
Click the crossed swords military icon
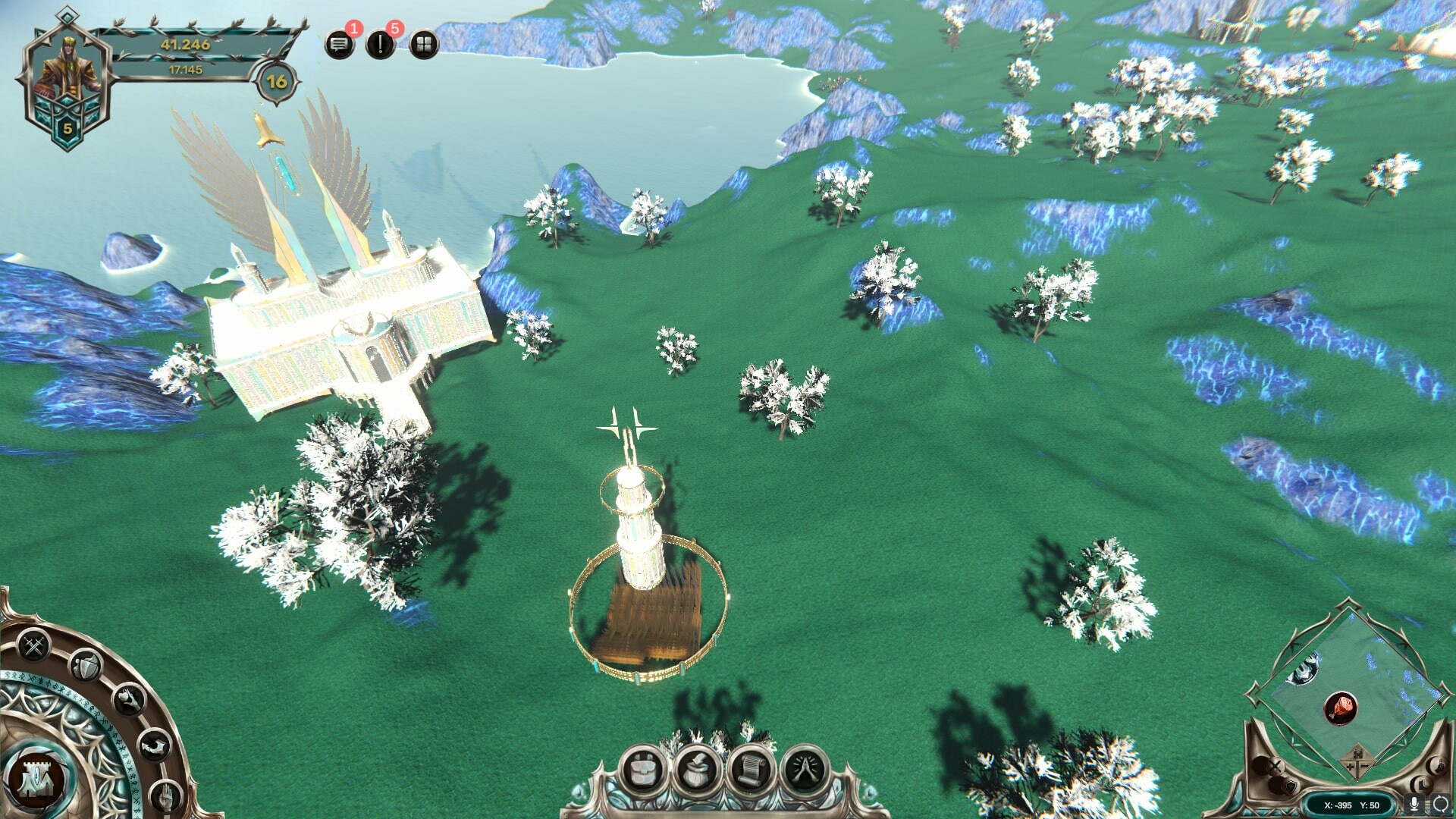coord(33,644)
